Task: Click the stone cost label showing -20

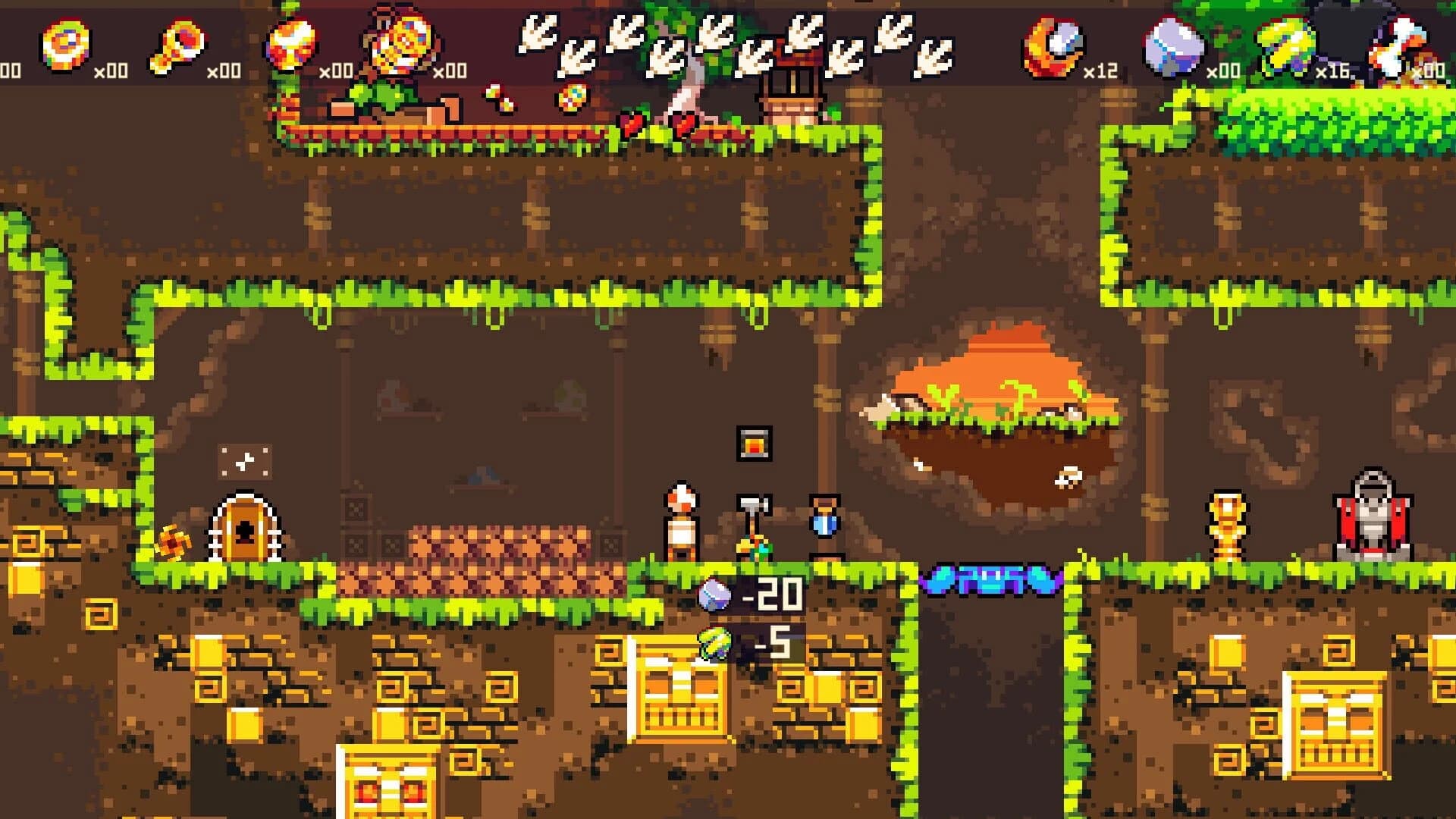Action: point(773,595)
